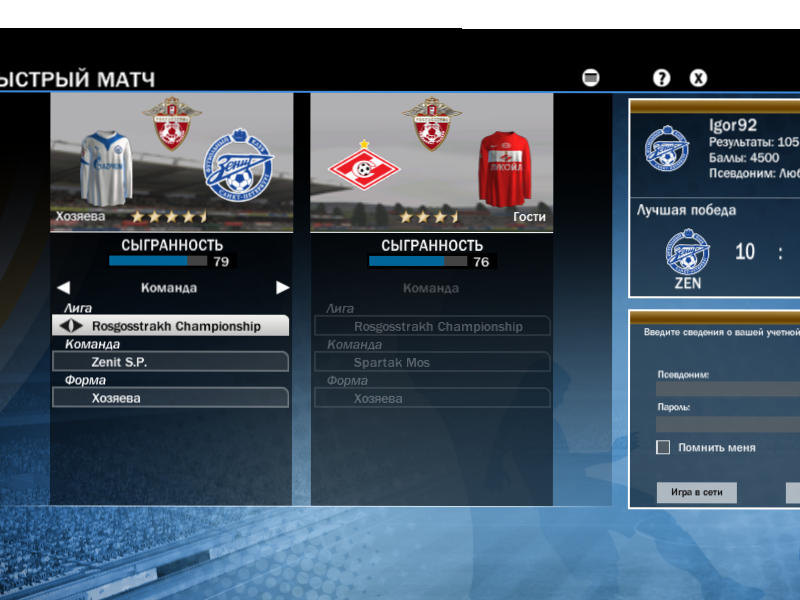Pick the away Spartak Mos team row

pyautogui.click(x=432, y=362)
